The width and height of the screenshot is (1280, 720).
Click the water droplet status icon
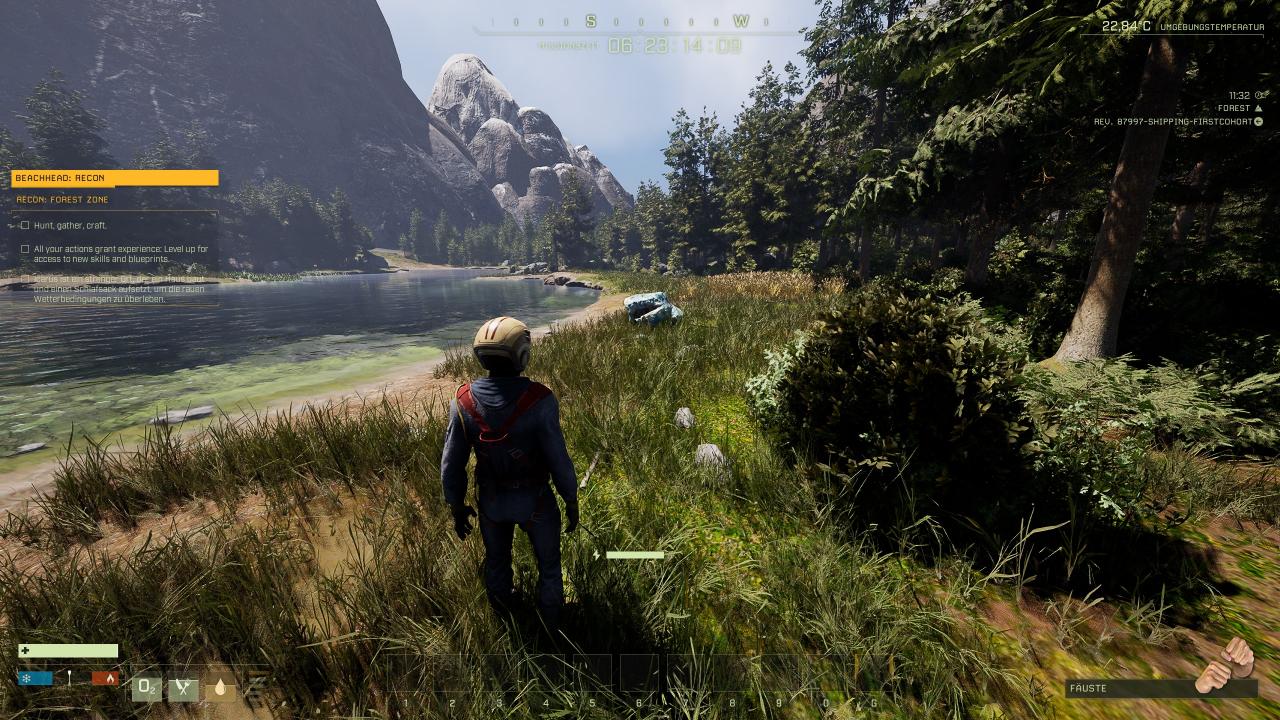click(220, 688)
